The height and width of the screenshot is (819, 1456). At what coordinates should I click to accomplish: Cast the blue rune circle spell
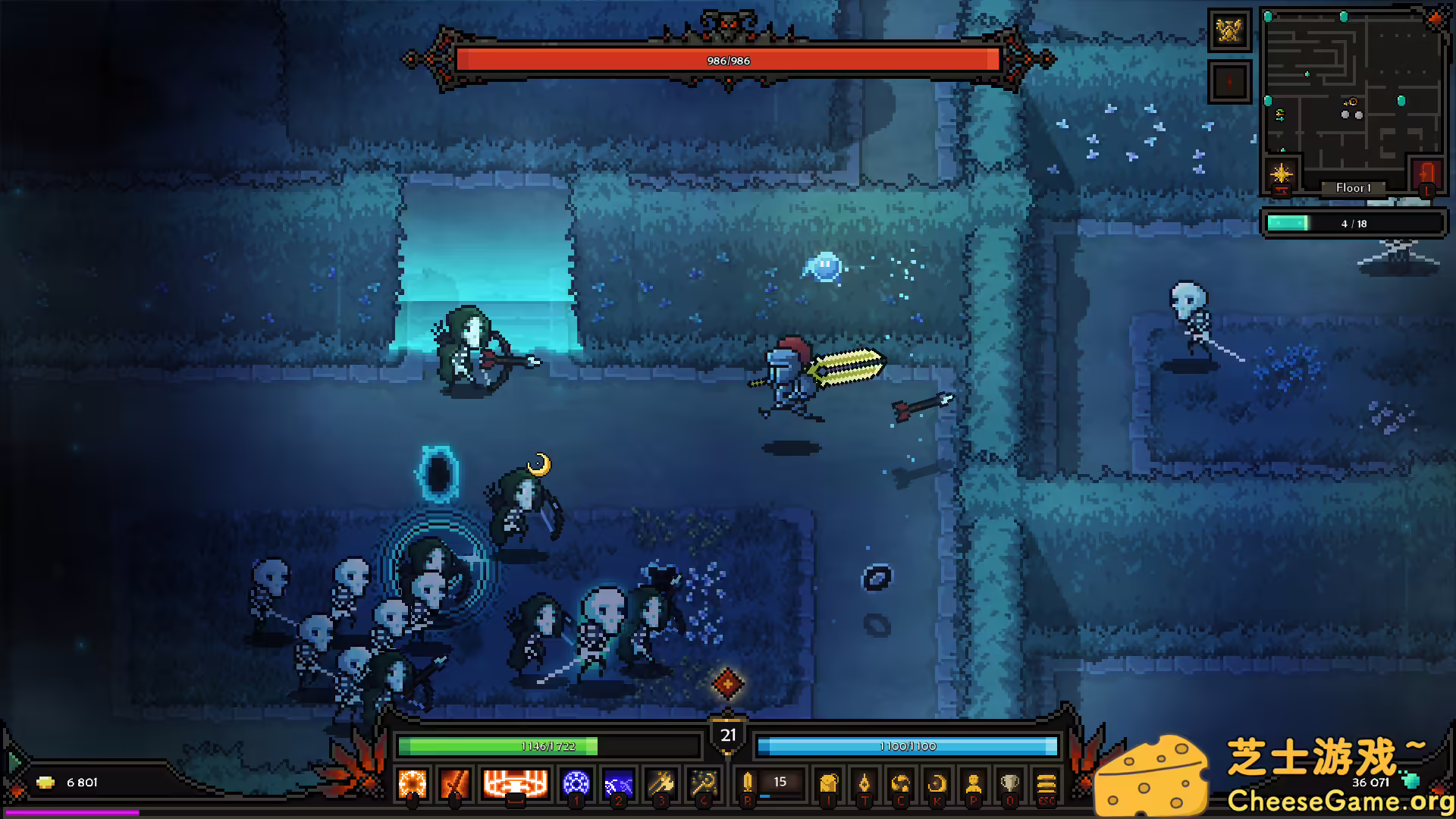point(576,783)
